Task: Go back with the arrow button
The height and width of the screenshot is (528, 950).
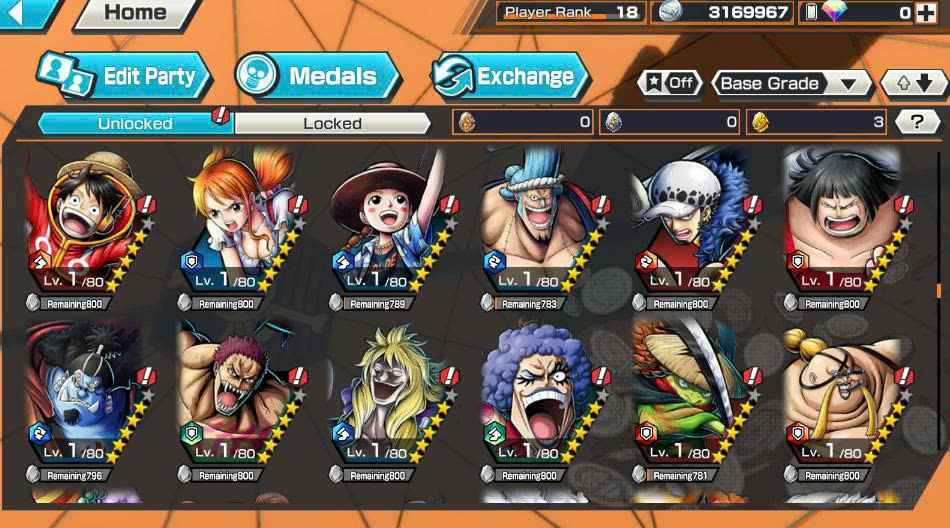Action: (25, 12)
